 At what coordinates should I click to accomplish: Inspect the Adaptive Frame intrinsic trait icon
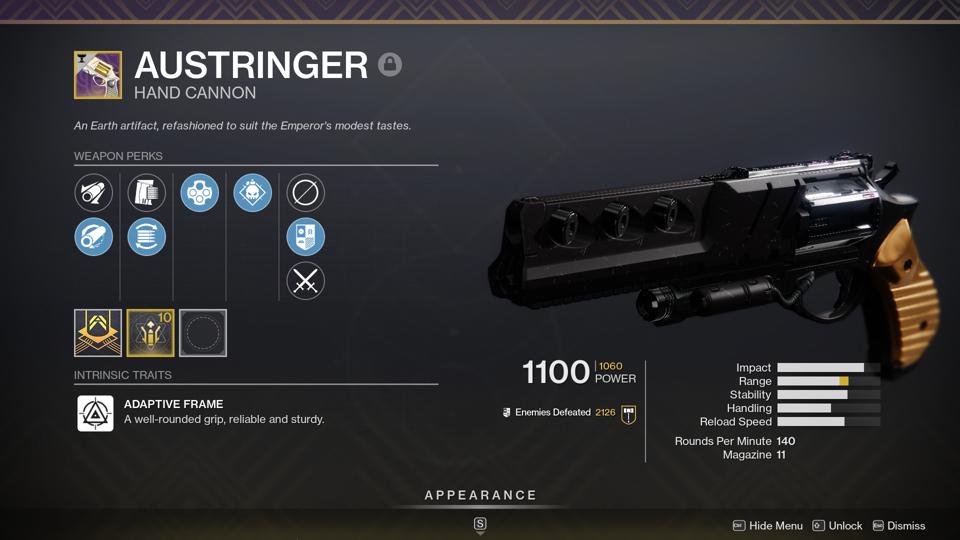(x=96, y=413)
